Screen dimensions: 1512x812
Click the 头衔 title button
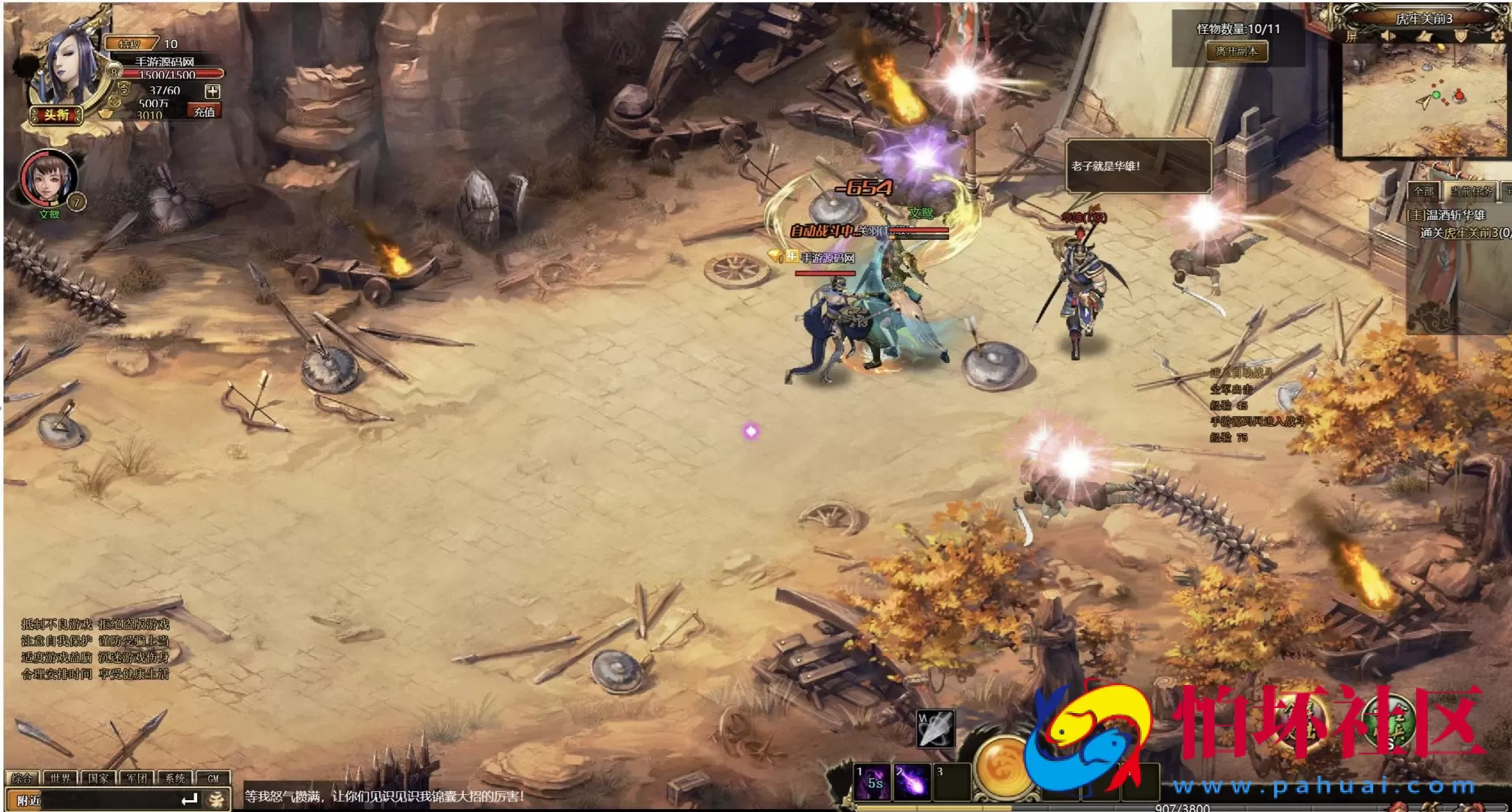[56, 114]
